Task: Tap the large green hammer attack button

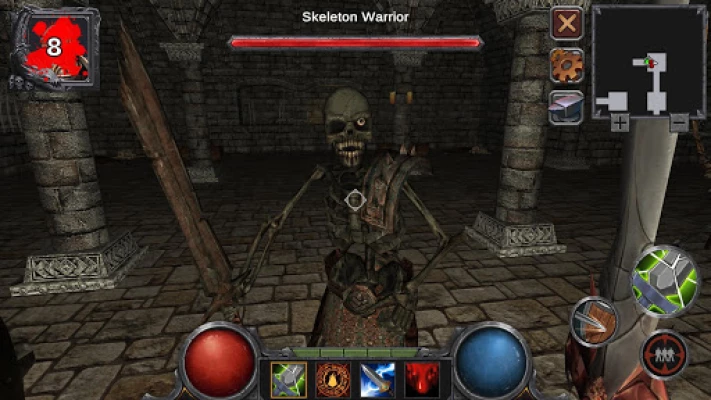Action: coord(665,279)
